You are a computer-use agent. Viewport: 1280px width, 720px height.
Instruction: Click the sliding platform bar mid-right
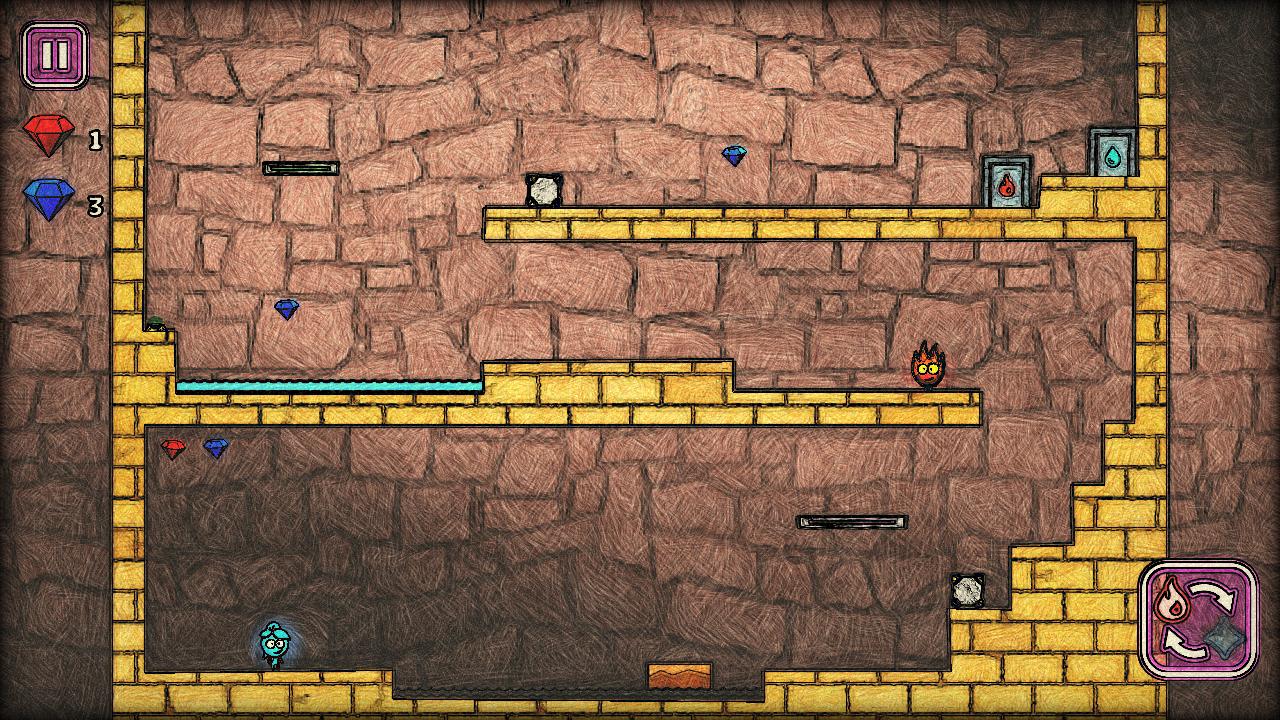tap(848, 520)
